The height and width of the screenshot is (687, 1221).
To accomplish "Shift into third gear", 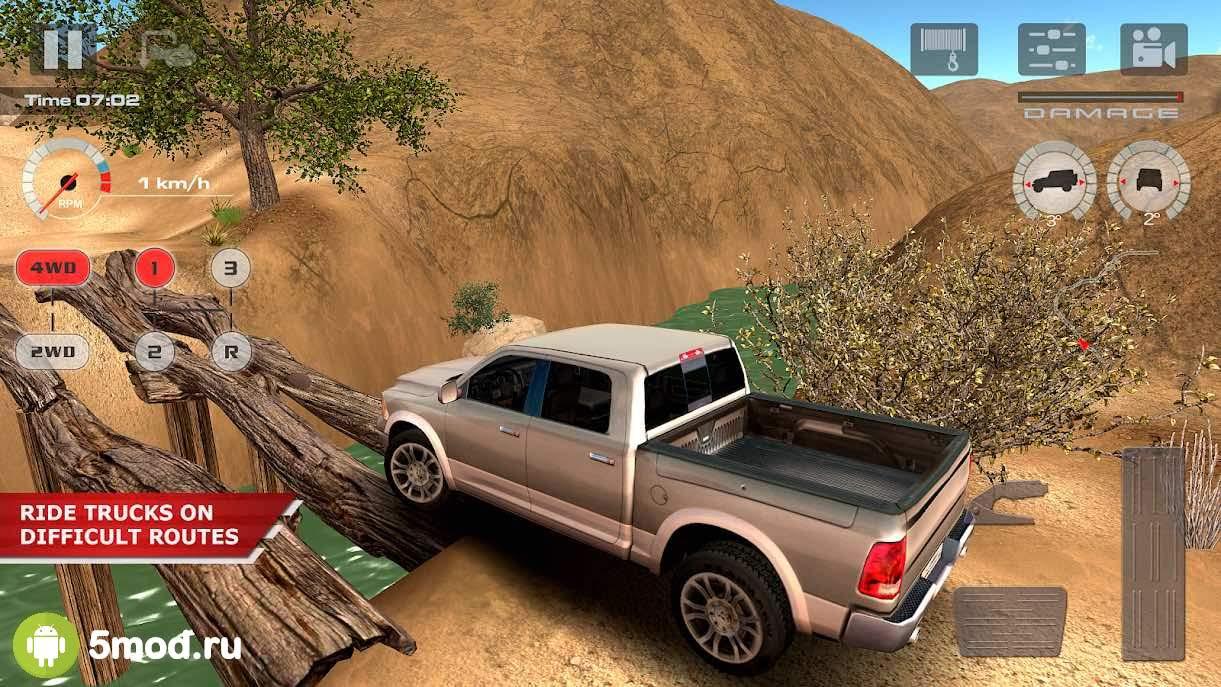I will click(230, 268).
